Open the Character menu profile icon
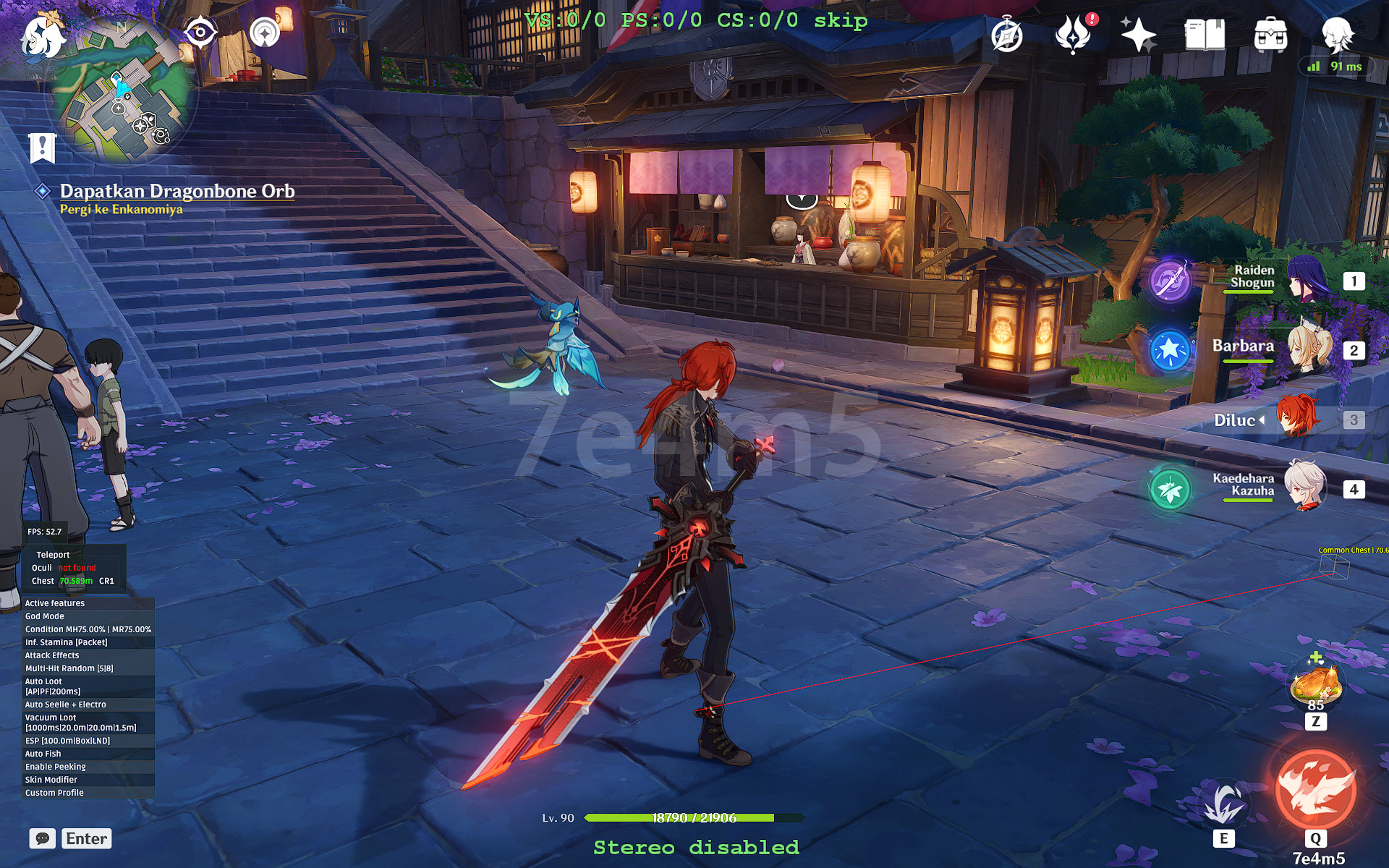Viewport: 1389px width, 868px height. (x=1337, y=34)
